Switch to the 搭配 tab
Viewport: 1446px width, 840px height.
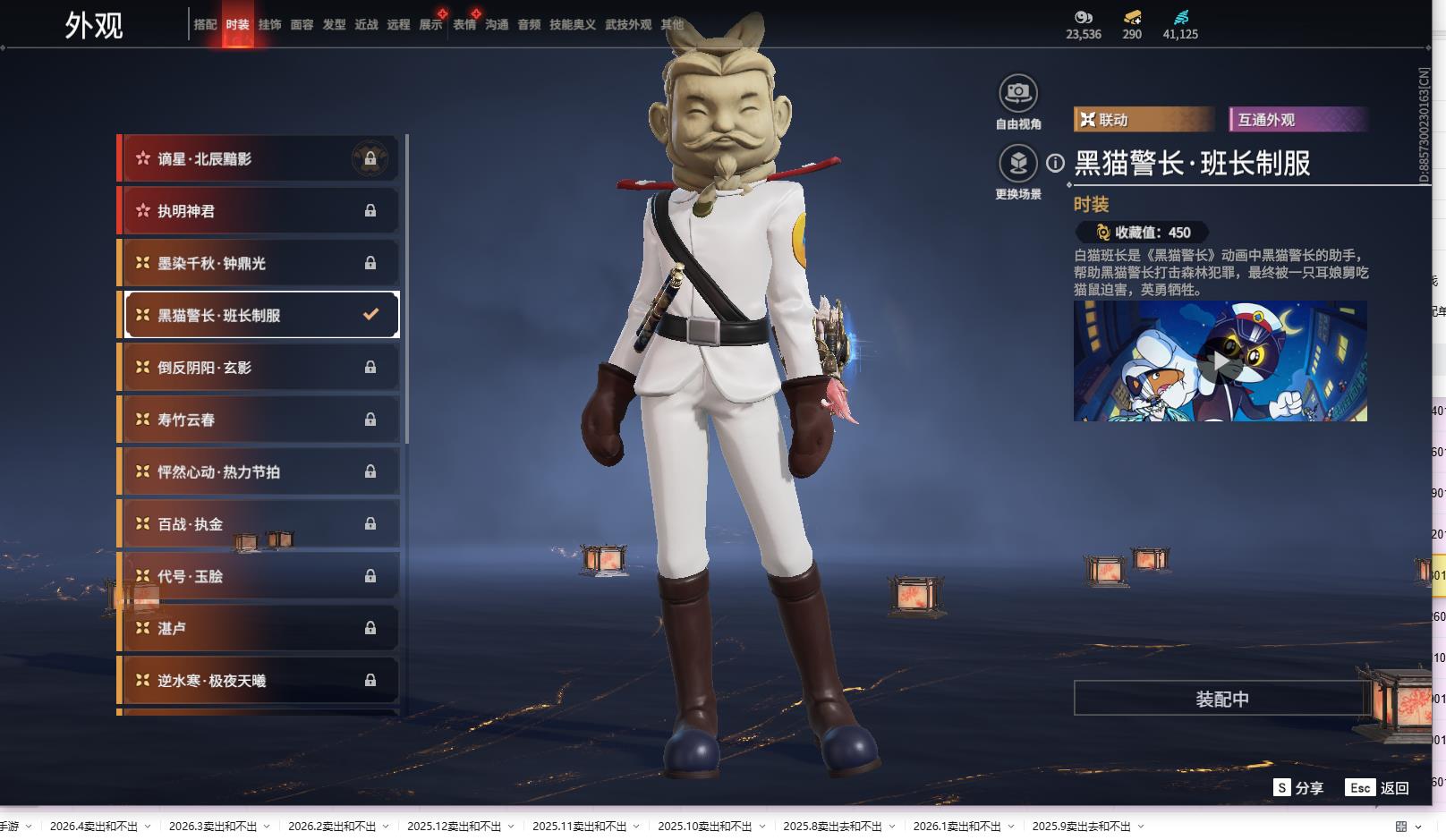click(205, 25)
